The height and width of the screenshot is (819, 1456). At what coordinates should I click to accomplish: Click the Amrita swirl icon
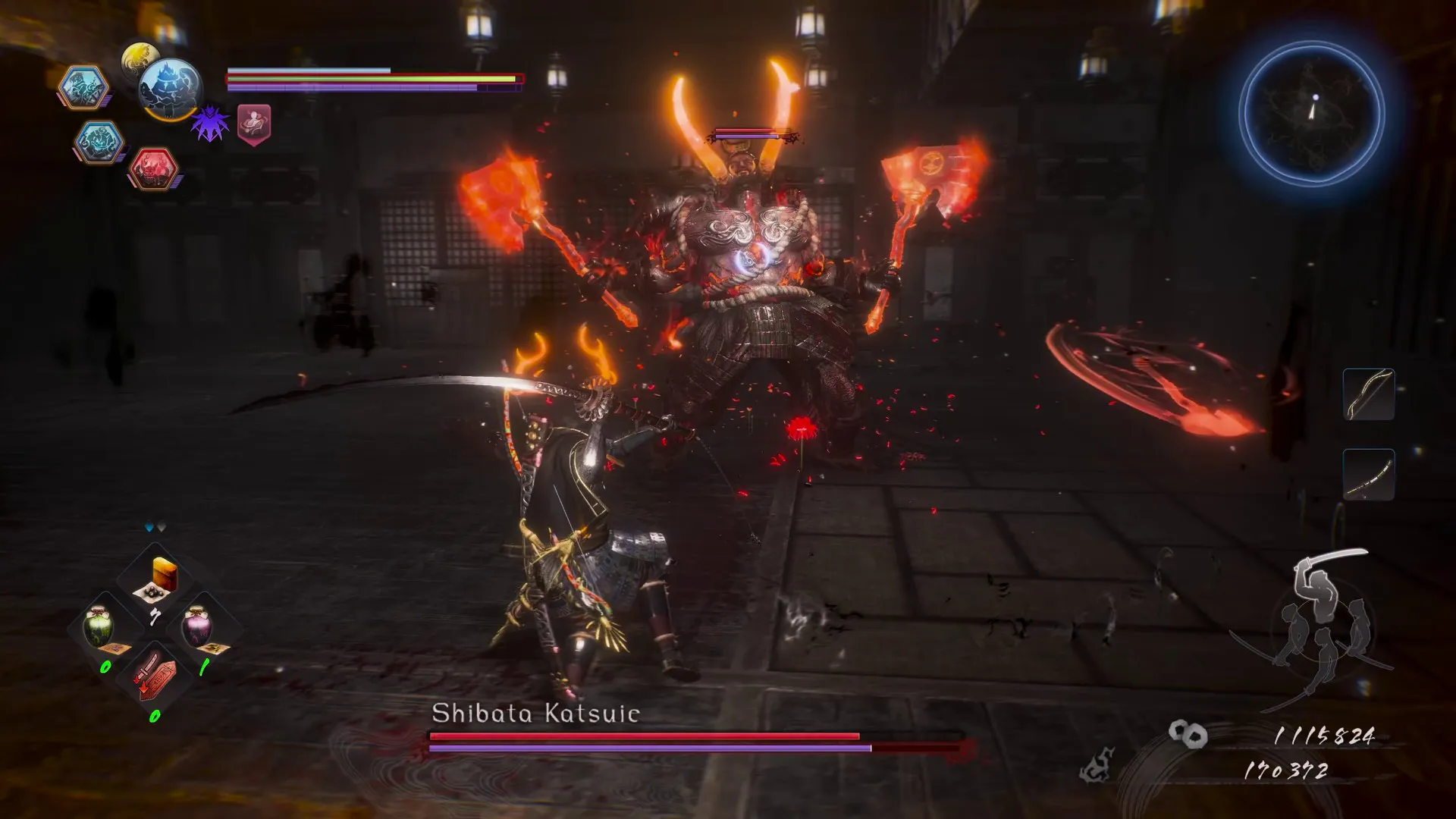coord(1097,766)
